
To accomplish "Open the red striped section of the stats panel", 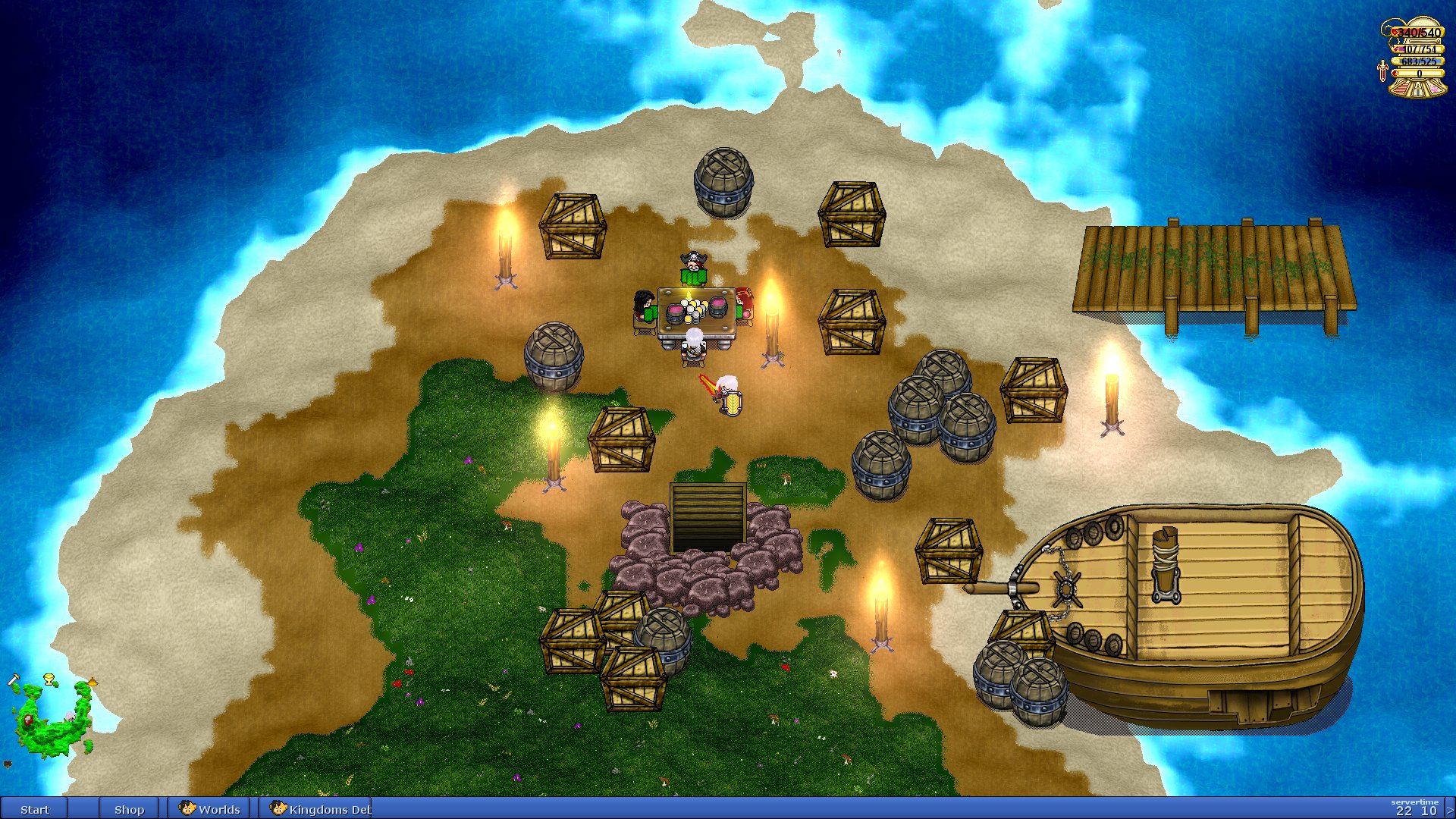I will [1401, 89].
